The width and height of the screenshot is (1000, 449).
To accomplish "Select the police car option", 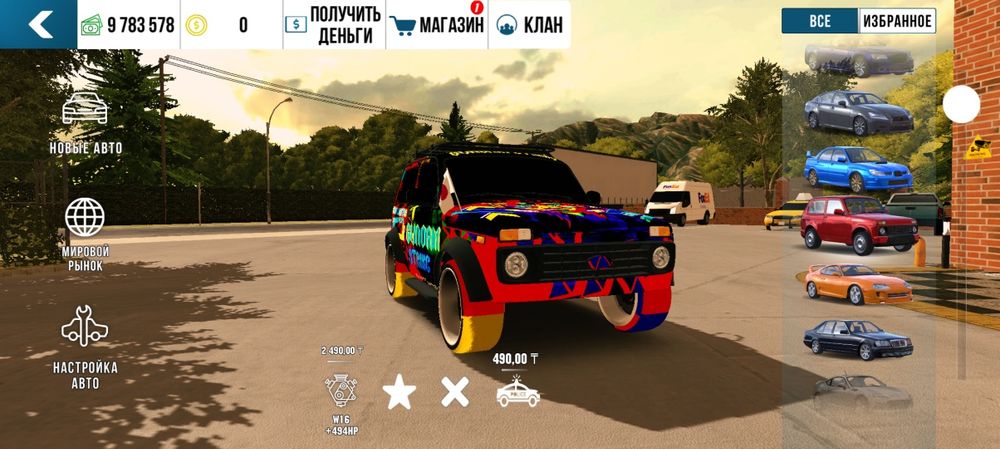I will [518, 390].
